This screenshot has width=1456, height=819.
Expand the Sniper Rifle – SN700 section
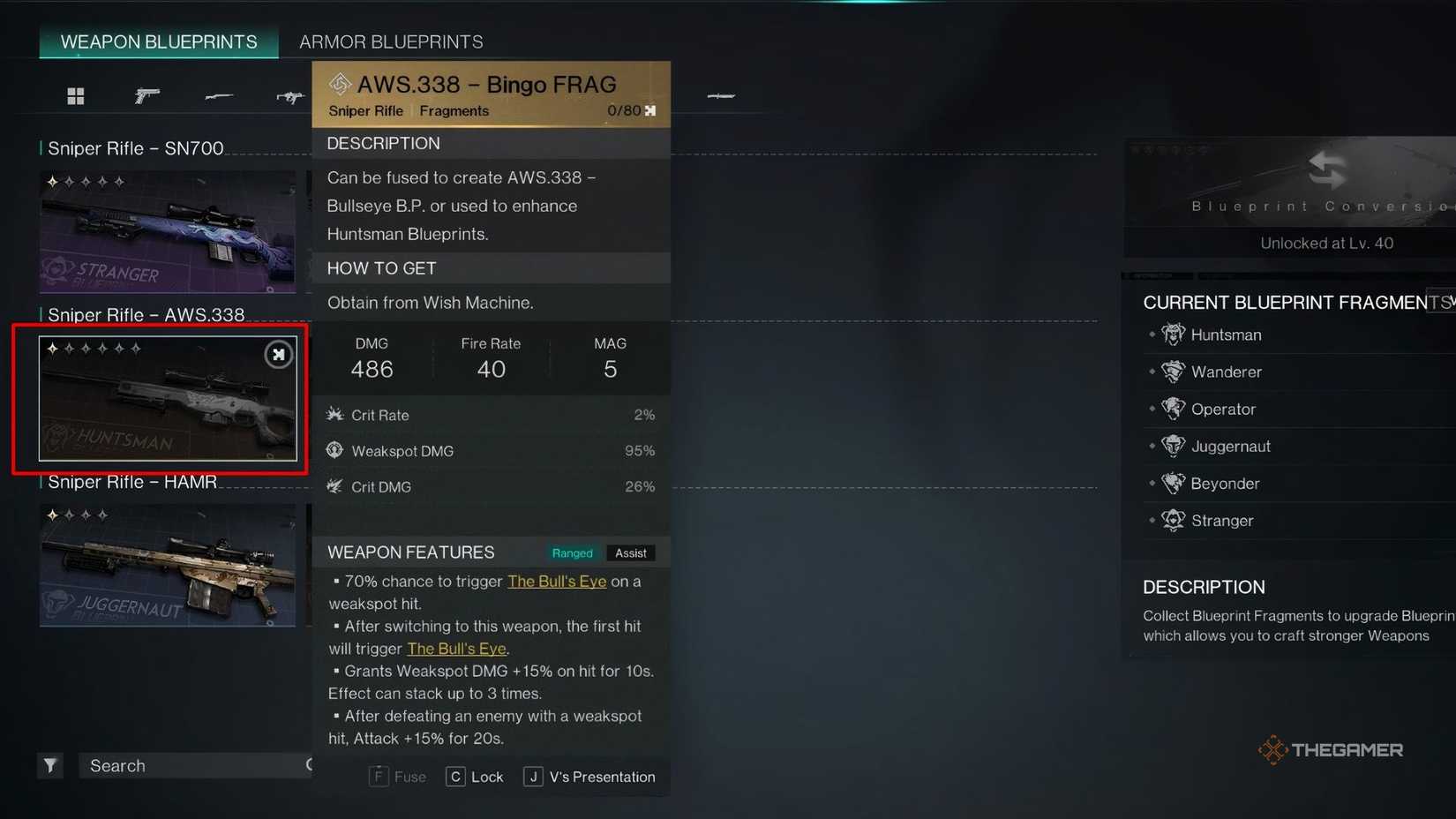pyautogui.click(x=134, y=148)
